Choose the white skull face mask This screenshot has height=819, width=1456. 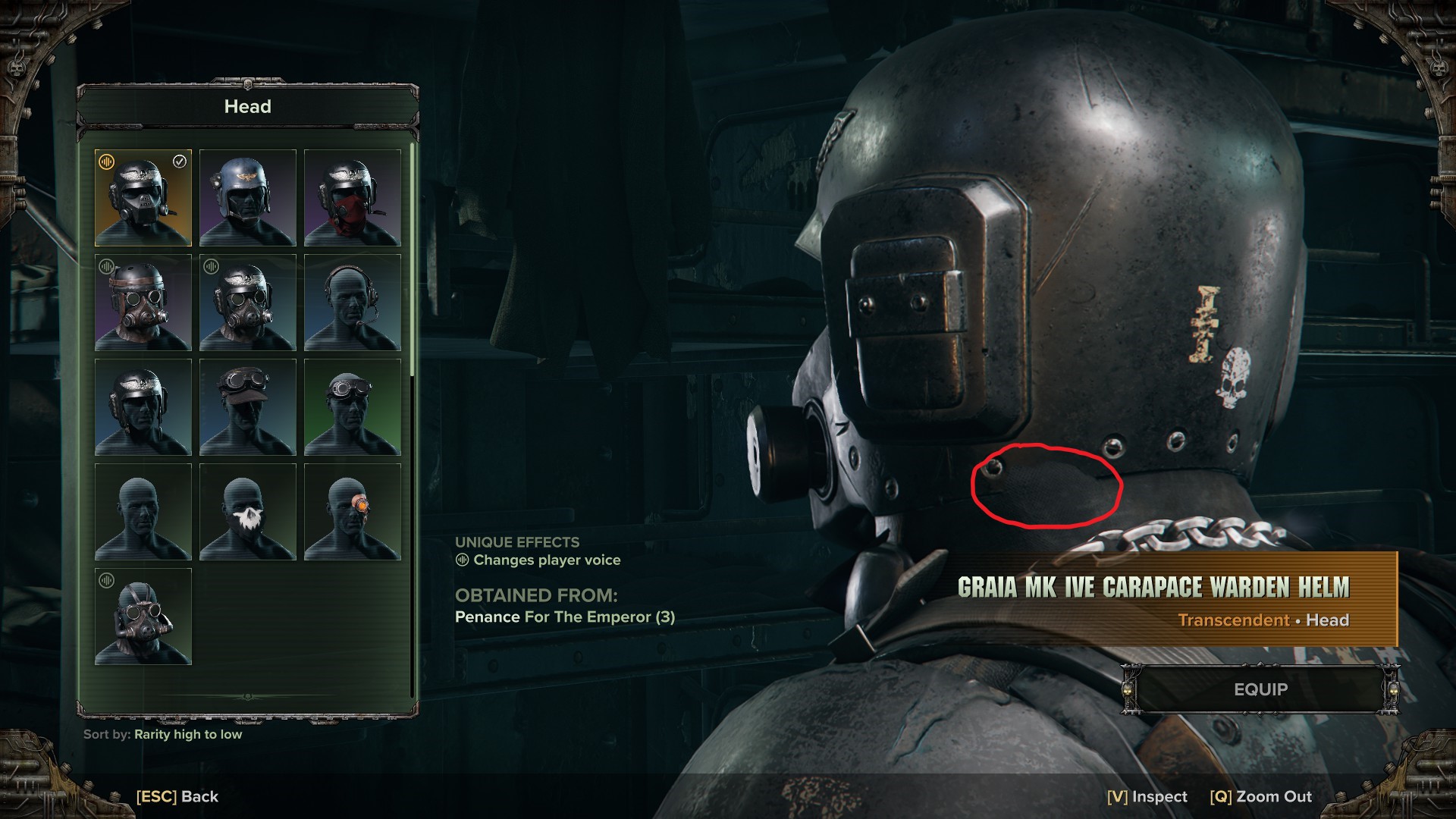(x=248, y=512)
